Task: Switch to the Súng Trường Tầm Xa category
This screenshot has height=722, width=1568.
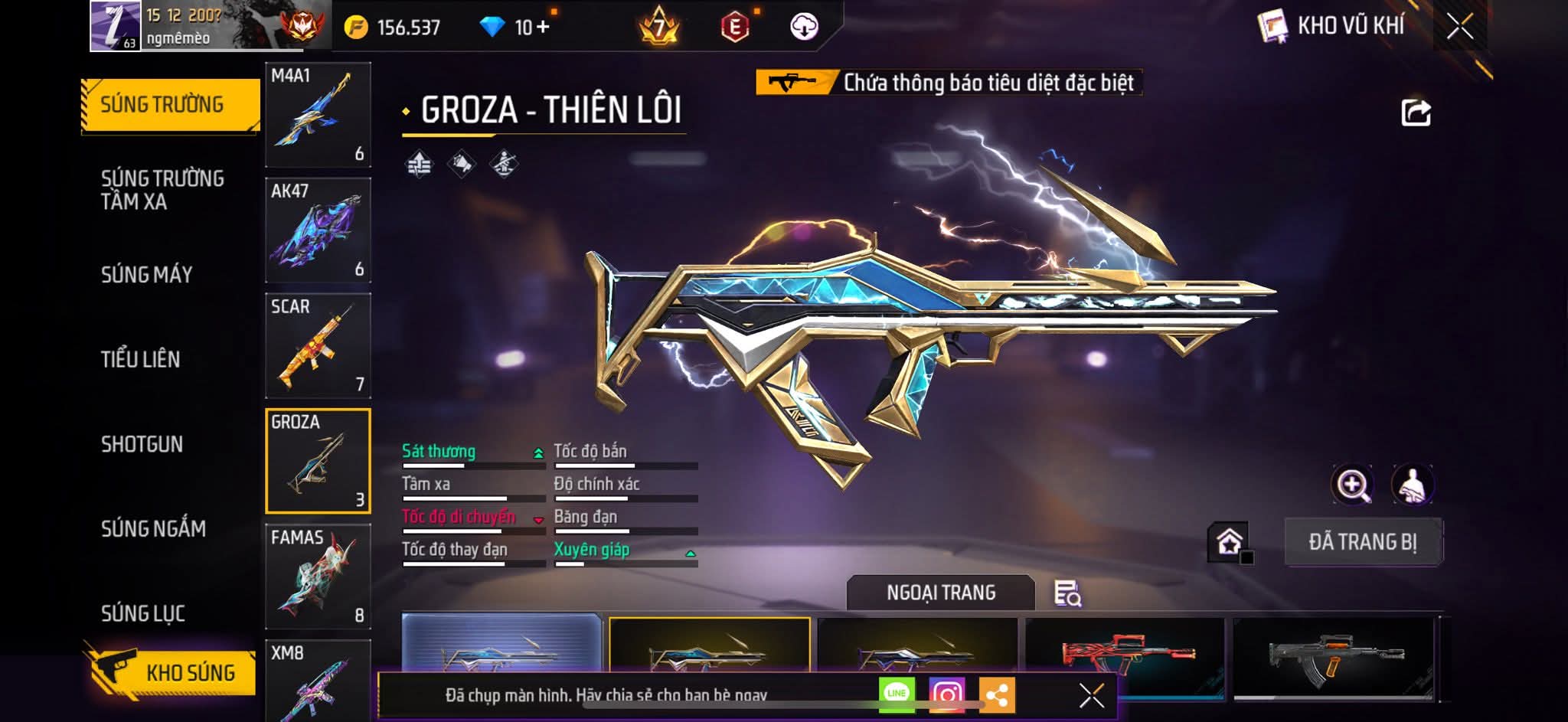Action: 162,190
